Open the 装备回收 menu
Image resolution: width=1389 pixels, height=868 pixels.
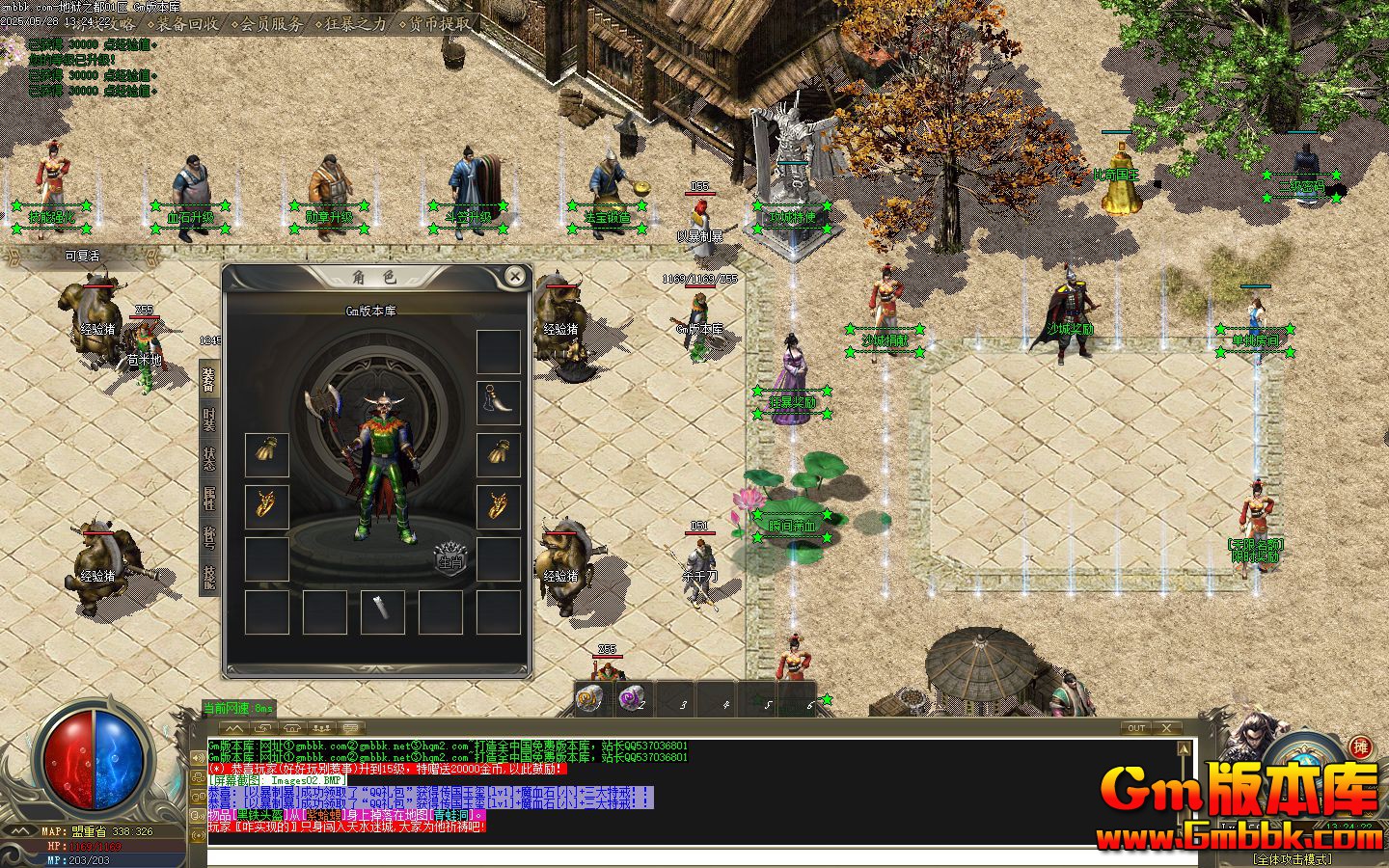tap(189, 23)
